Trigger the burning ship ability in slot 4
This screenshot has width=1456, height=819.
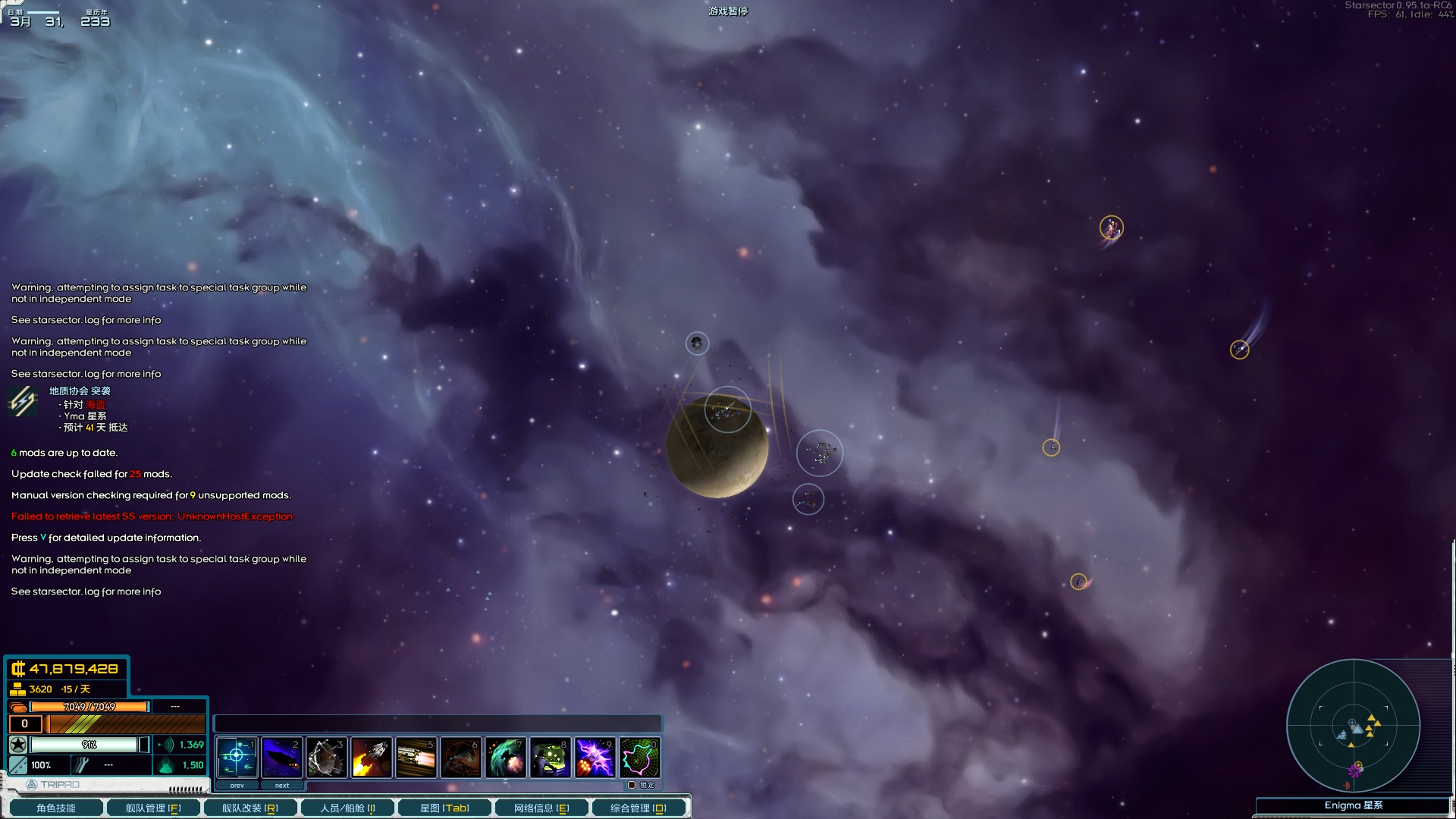371,757
